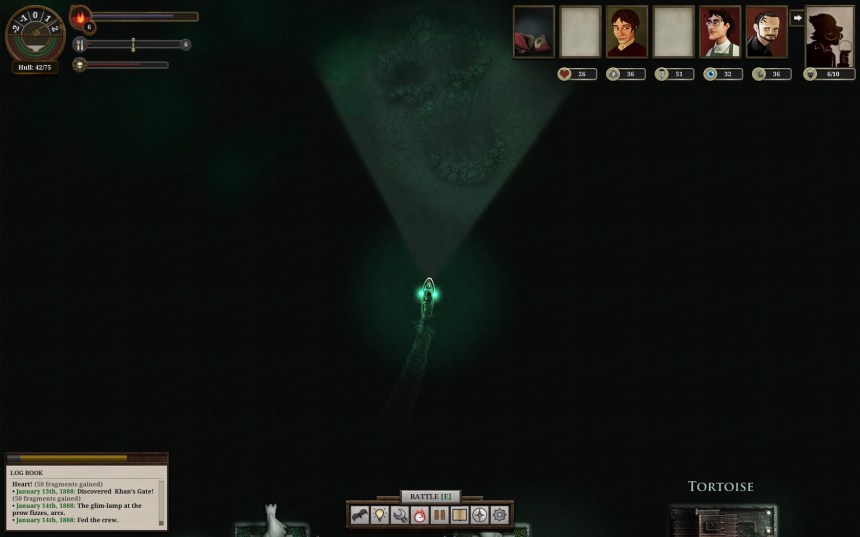This screenshot has width=860, height=537.
Task: Open the gear settings button
Action: pyautogui.click(x=499, y=515)
